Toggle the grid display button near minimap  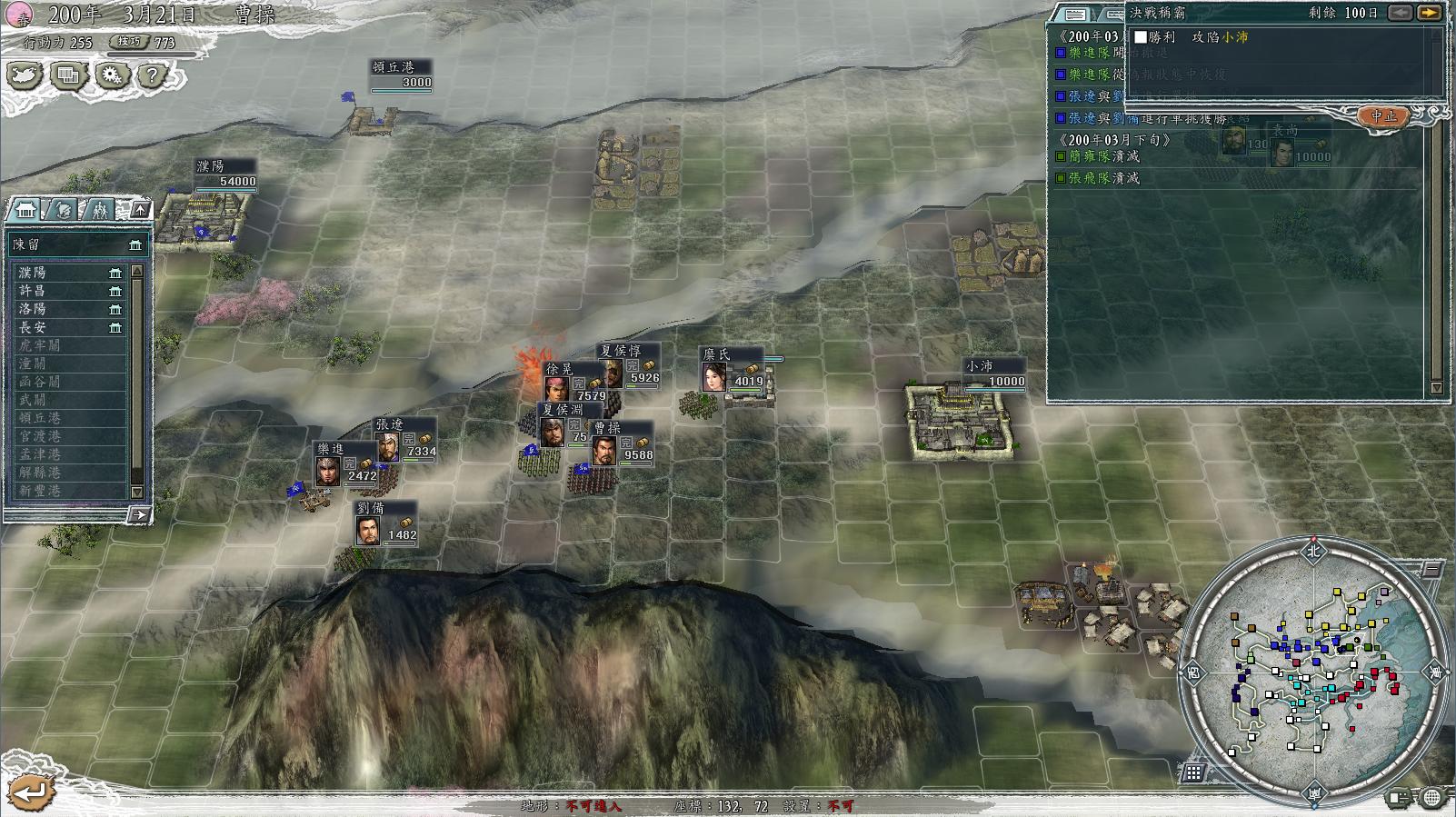click(x=1193, y=772)
